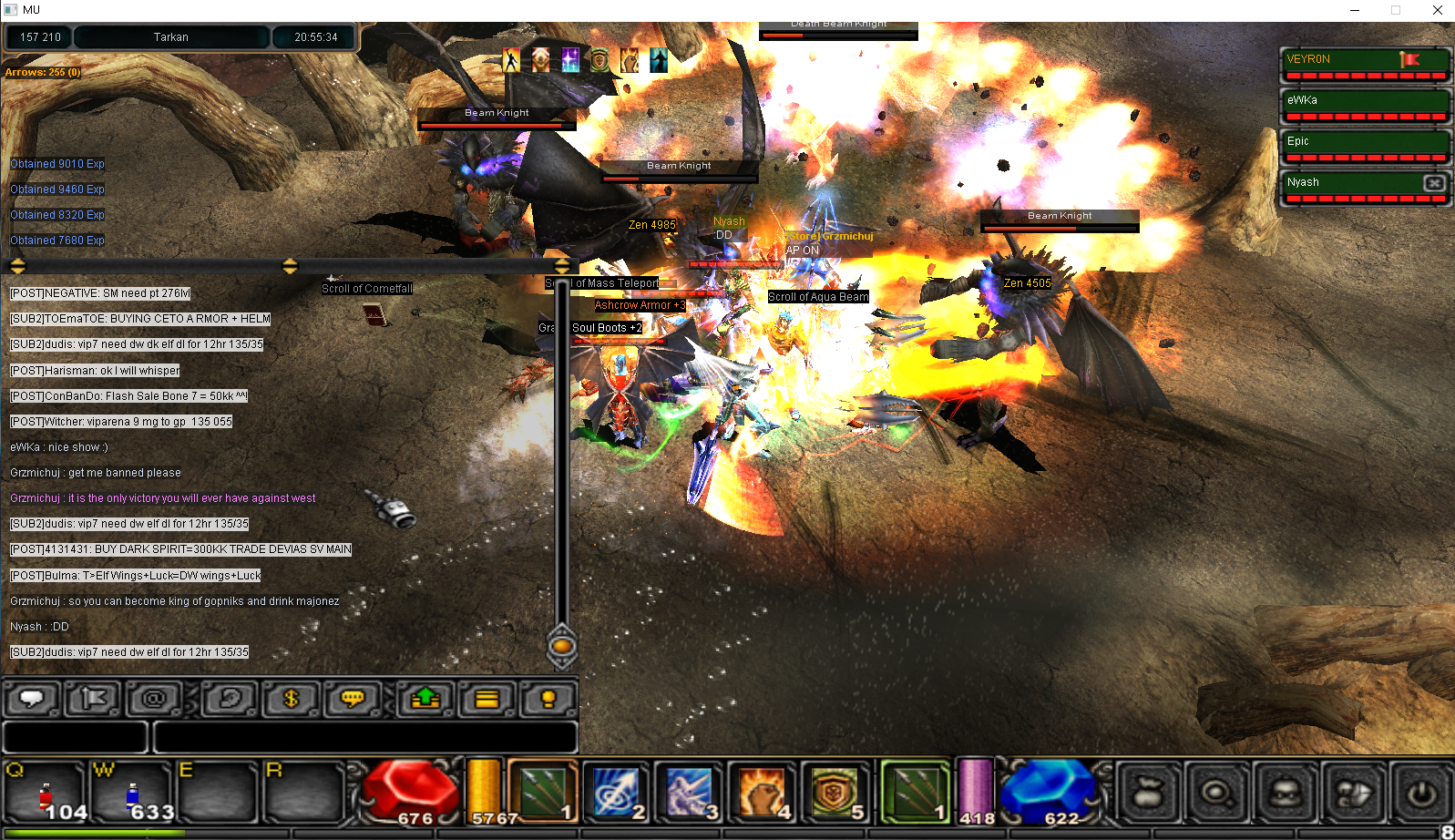Toggle the yellow speech bubble chat button
This screenshot has width=1455, height=840.
point(353,700)
